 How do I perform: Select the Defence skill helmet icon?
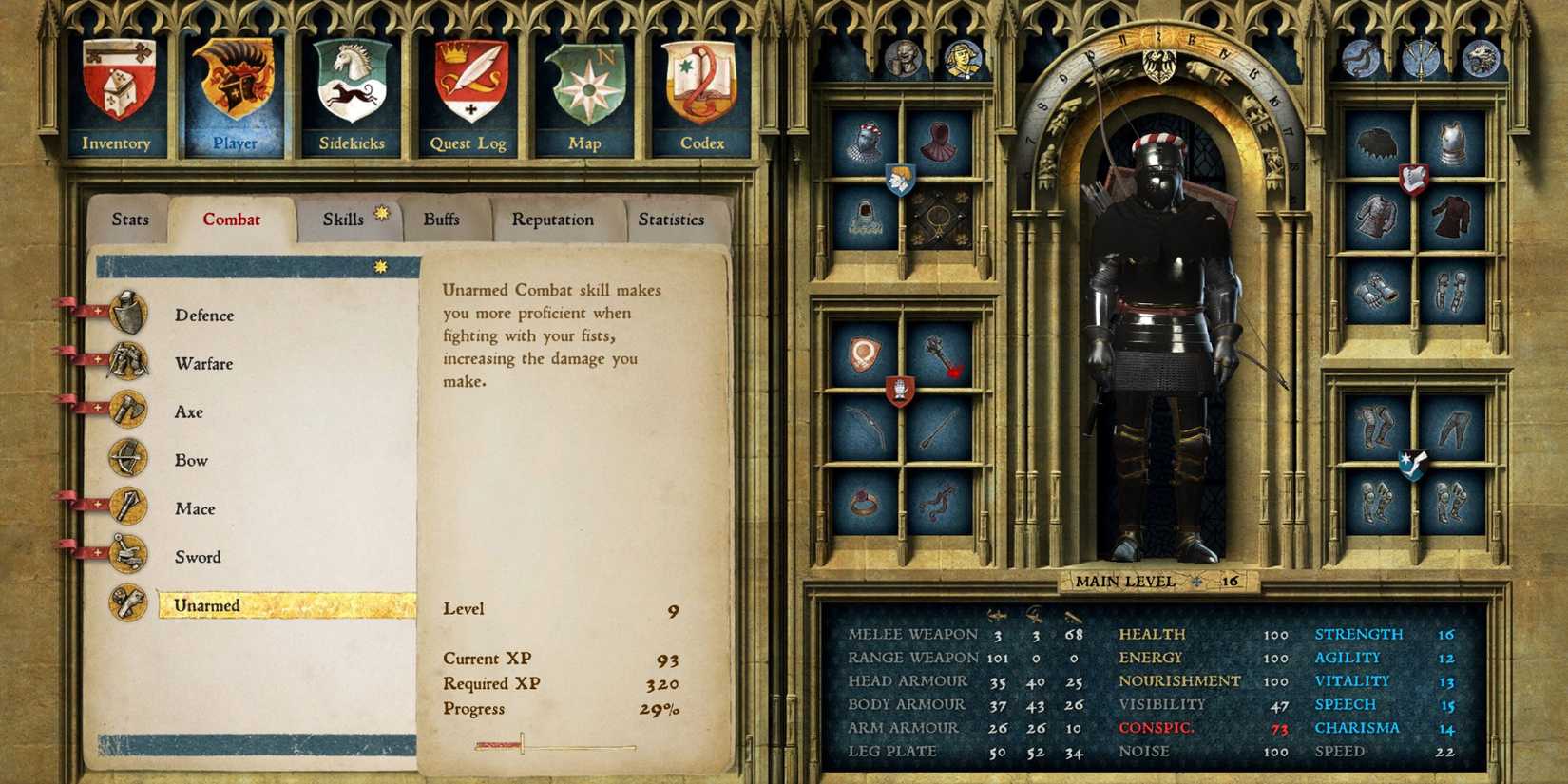pos(131,314)
